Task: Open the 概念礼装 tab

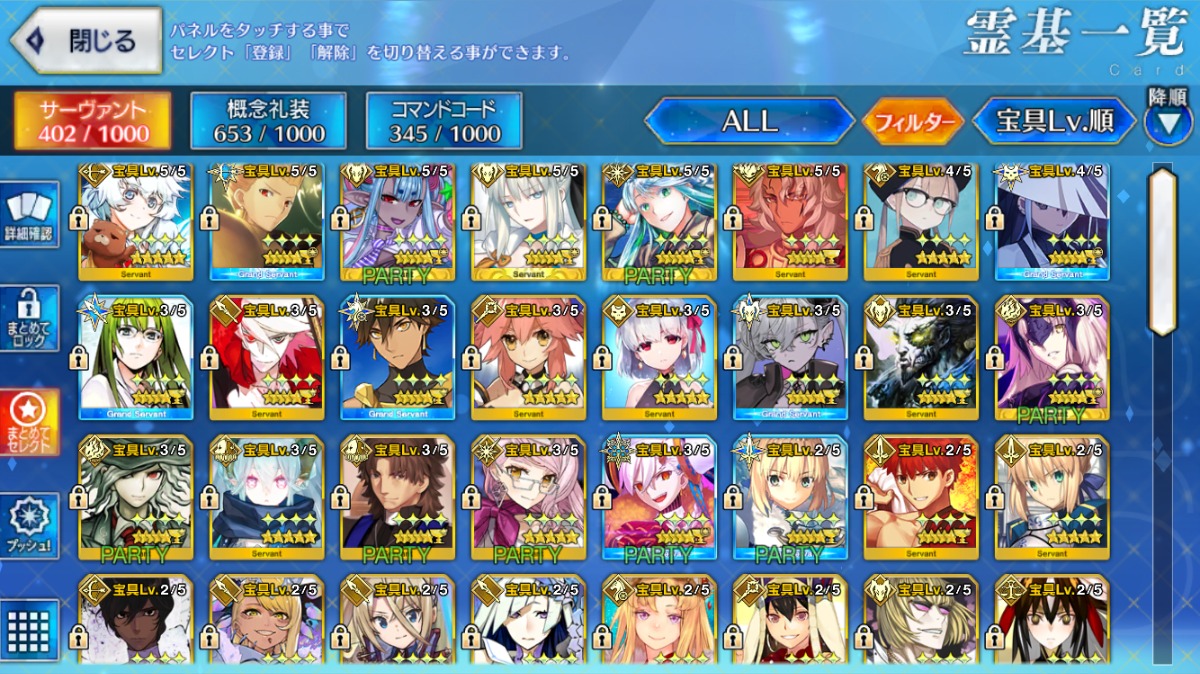Action: click(x=268, y=121)
